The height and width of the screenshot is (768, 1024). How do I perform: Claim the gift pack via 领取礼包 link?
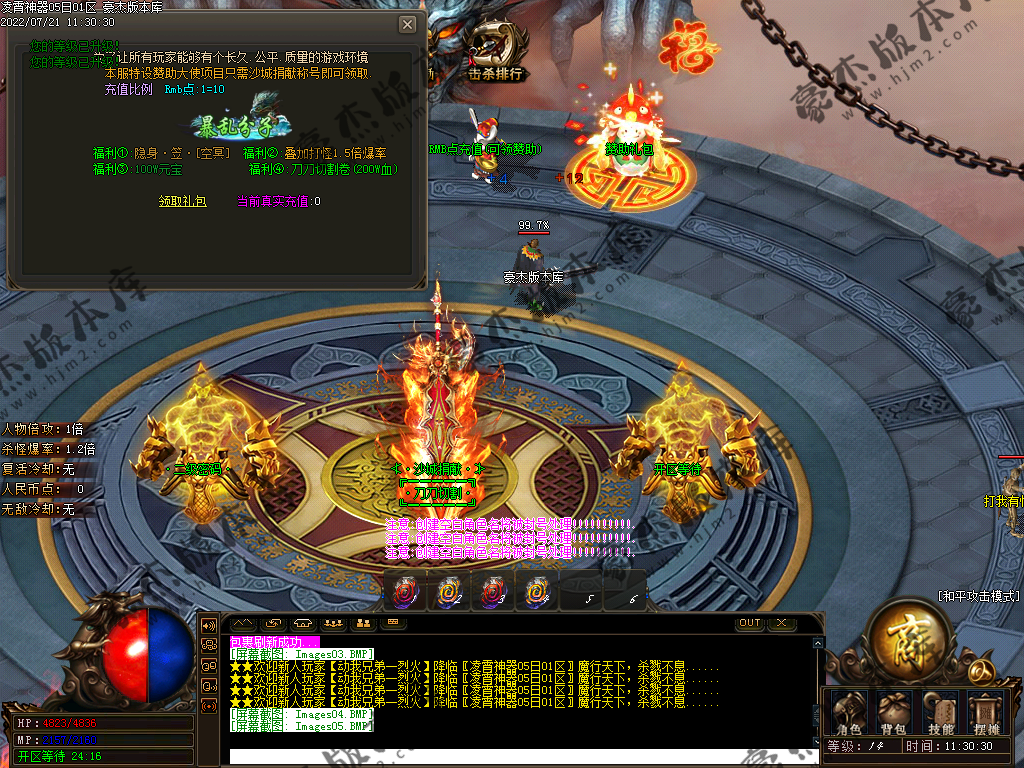click(183, 201)
